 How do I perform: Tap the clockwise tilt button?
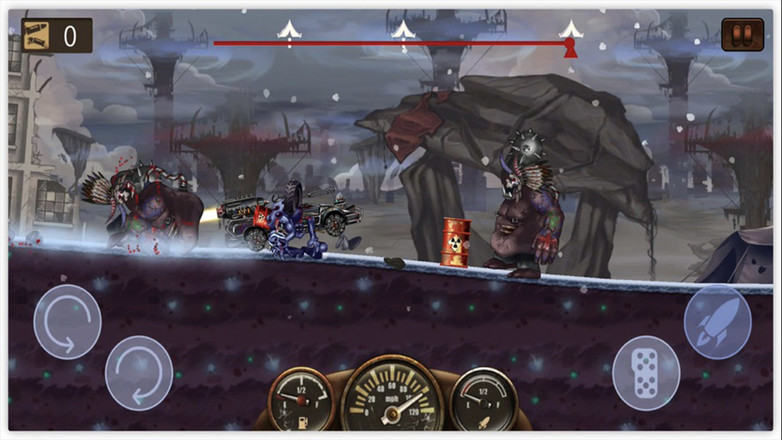[x=139, y=372]
